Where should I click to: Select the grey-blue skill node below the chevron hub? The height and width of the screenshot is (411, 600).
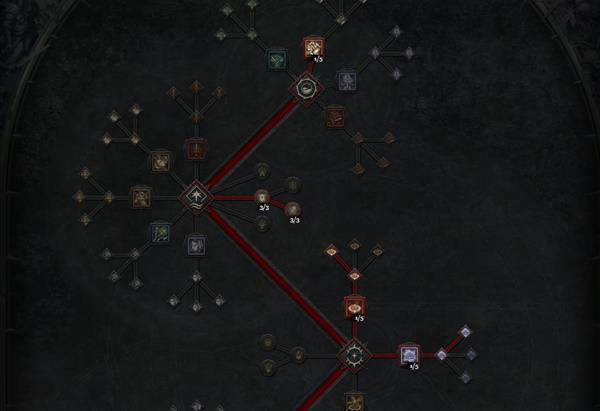click(x=196, y=243)
